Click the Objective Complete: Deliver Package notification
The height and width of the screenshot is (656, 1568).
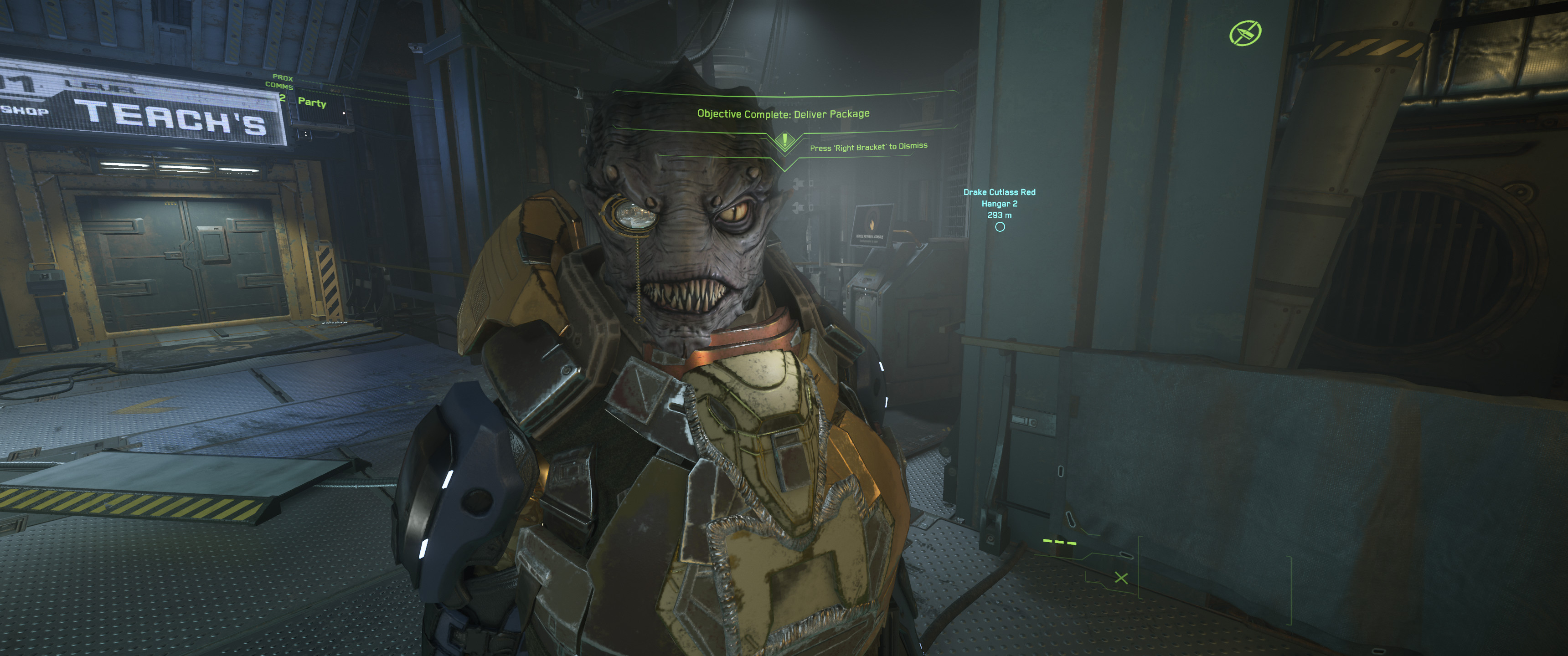(783, 114)
